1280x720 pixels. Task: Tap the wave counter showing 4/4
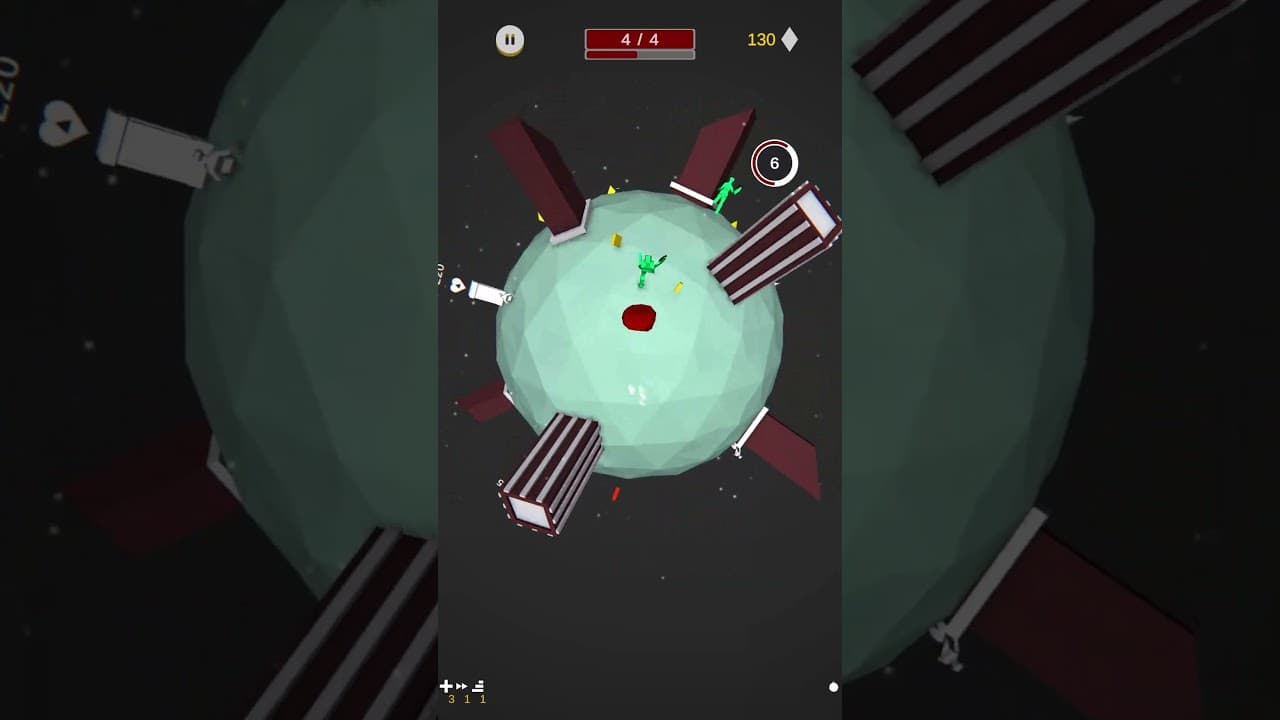(638, 39)
